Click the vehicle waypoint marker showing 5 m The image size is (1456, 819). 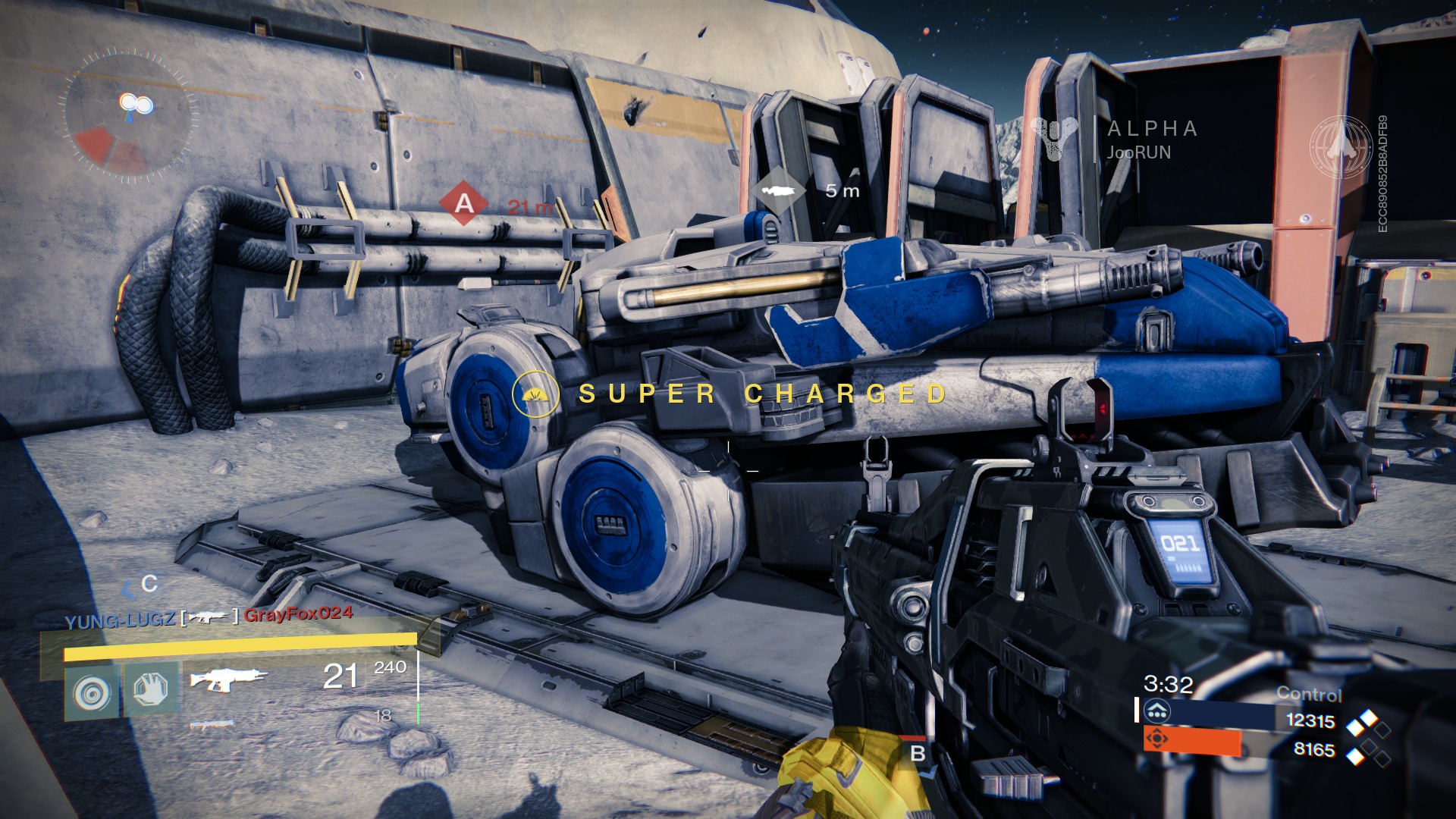click(x=779, y=190)
